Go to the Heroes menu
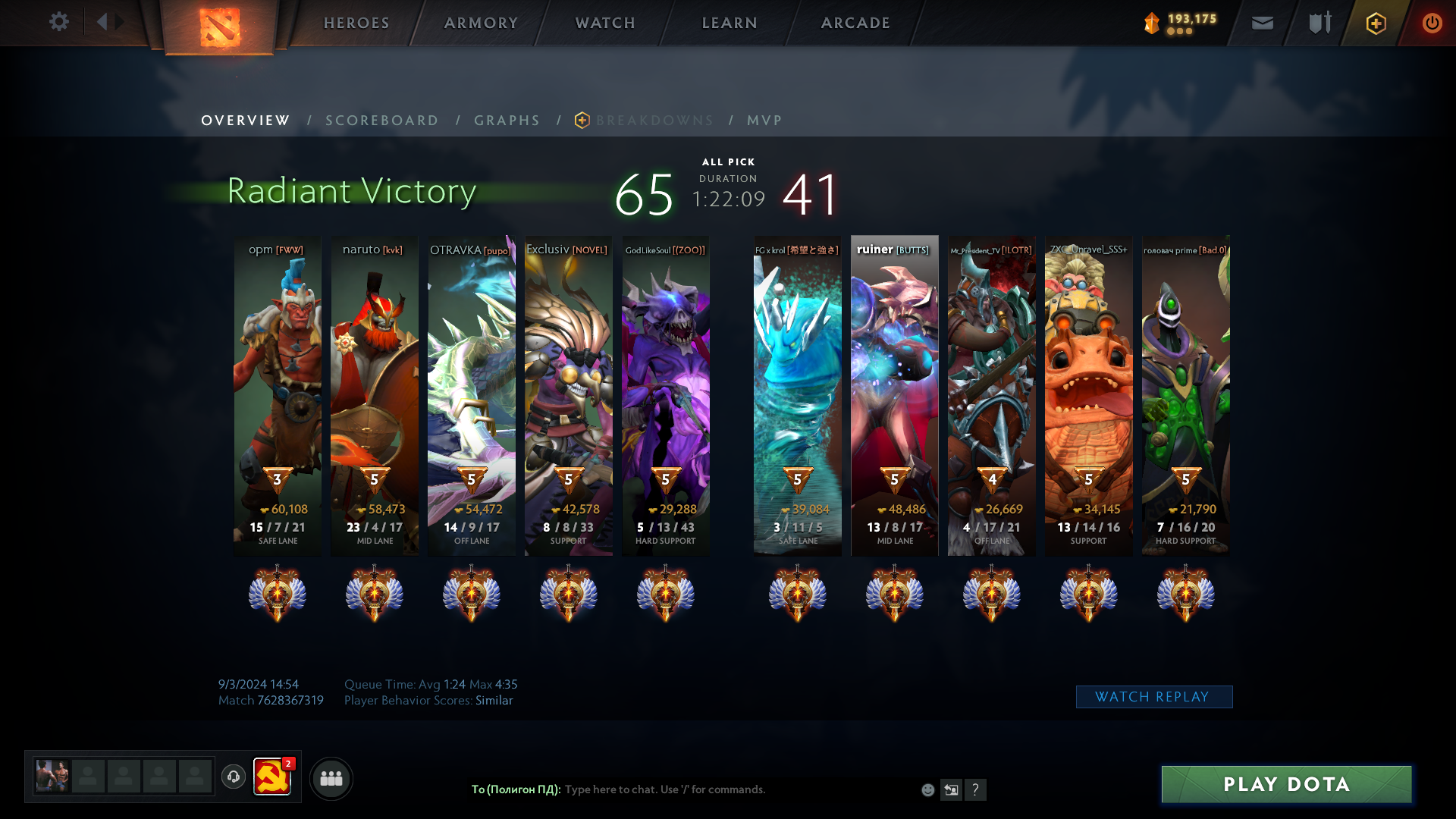Screen dimensions: 1456x819 356,23
